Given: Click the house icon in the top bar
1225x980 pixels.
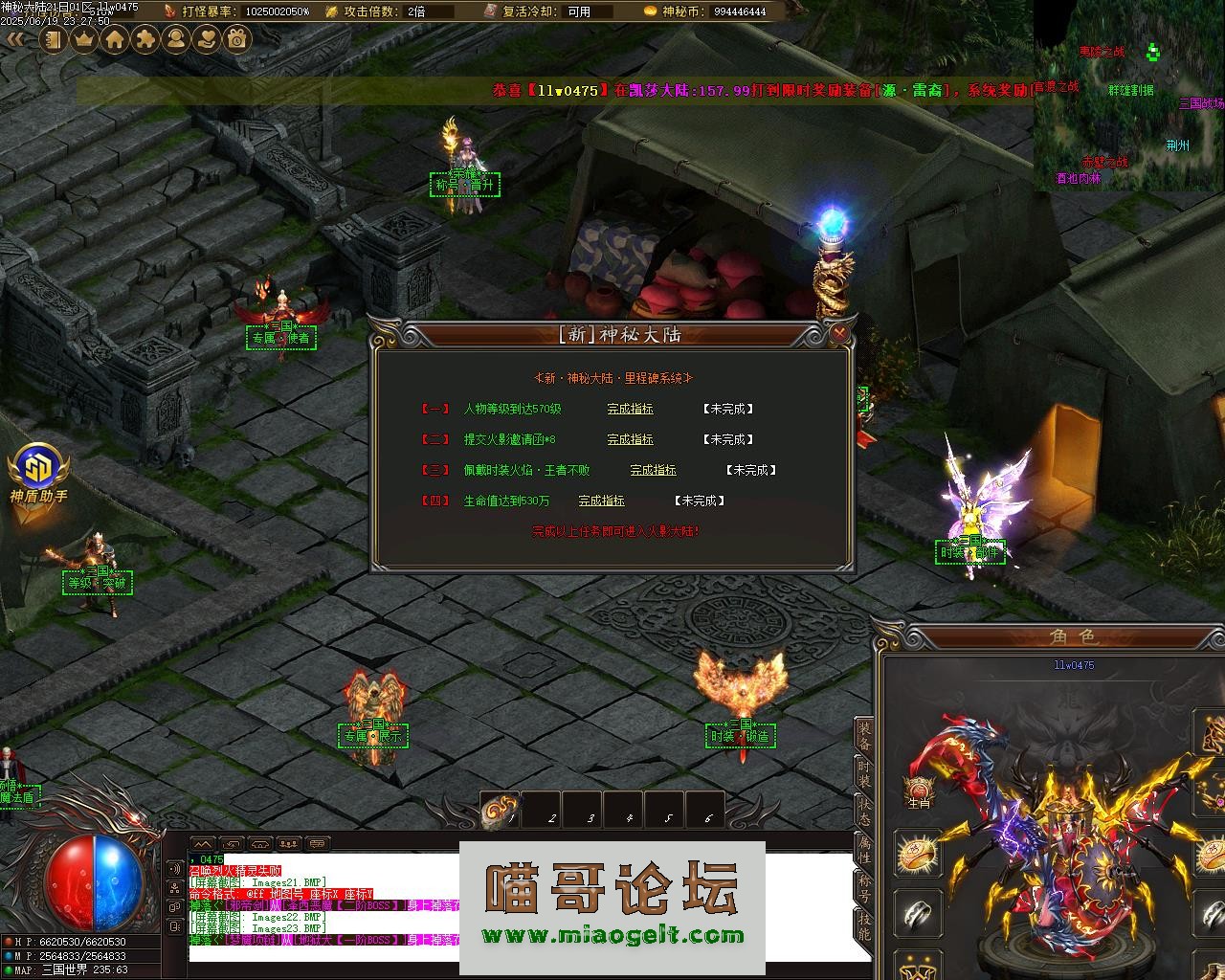Looking at the screenshot, I should coord(115,39).
